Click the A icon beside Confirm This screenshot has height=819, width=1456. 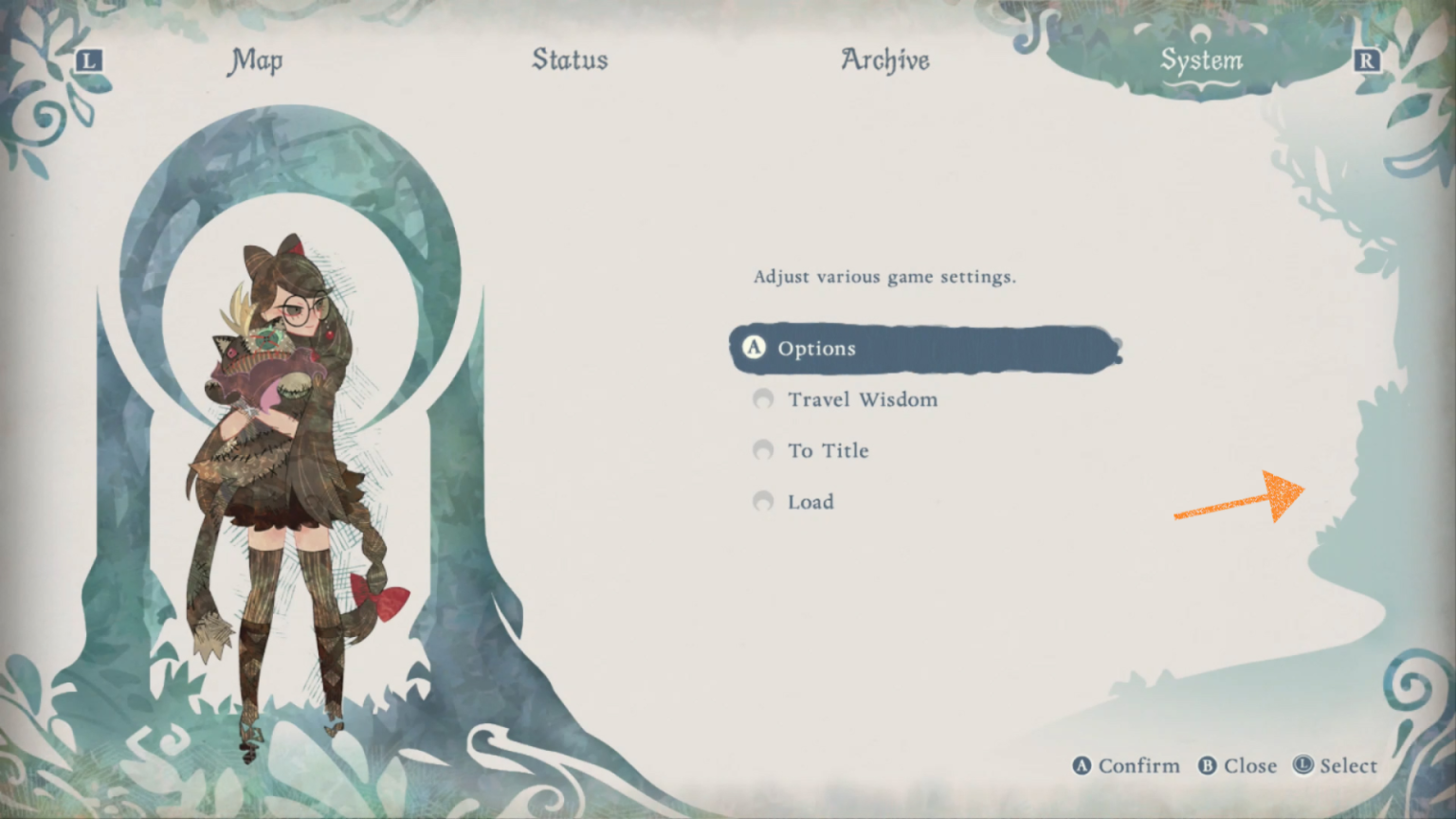(x=1082, y=766)
